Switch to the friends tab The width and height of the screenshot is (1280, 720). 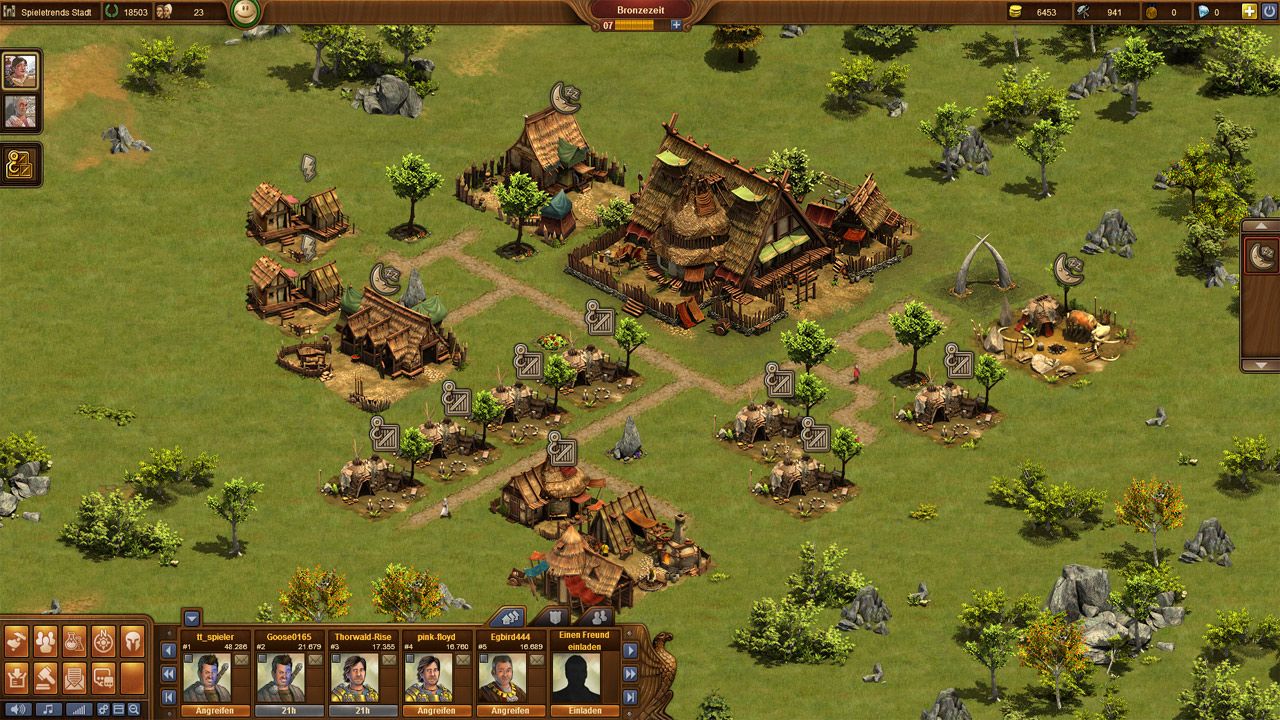point(597,617)
